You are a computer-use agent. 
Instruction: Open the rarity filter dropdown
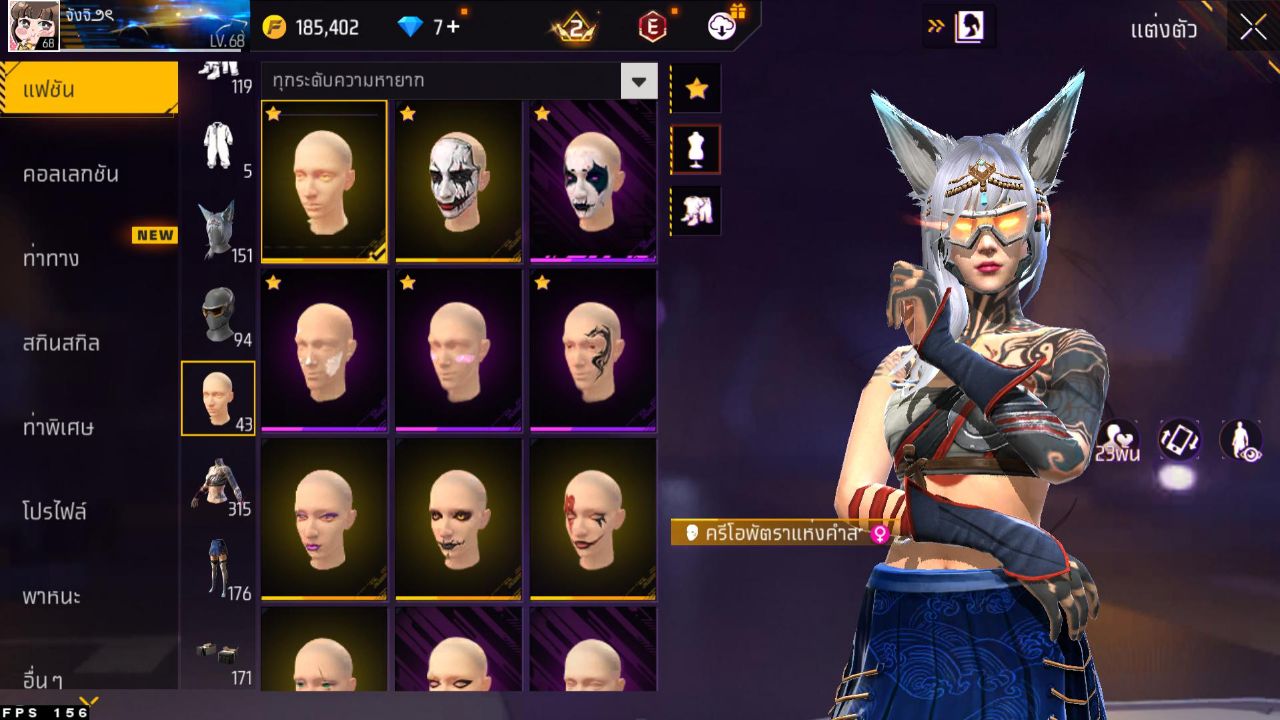pyautogui.click(x=638, y=81)
